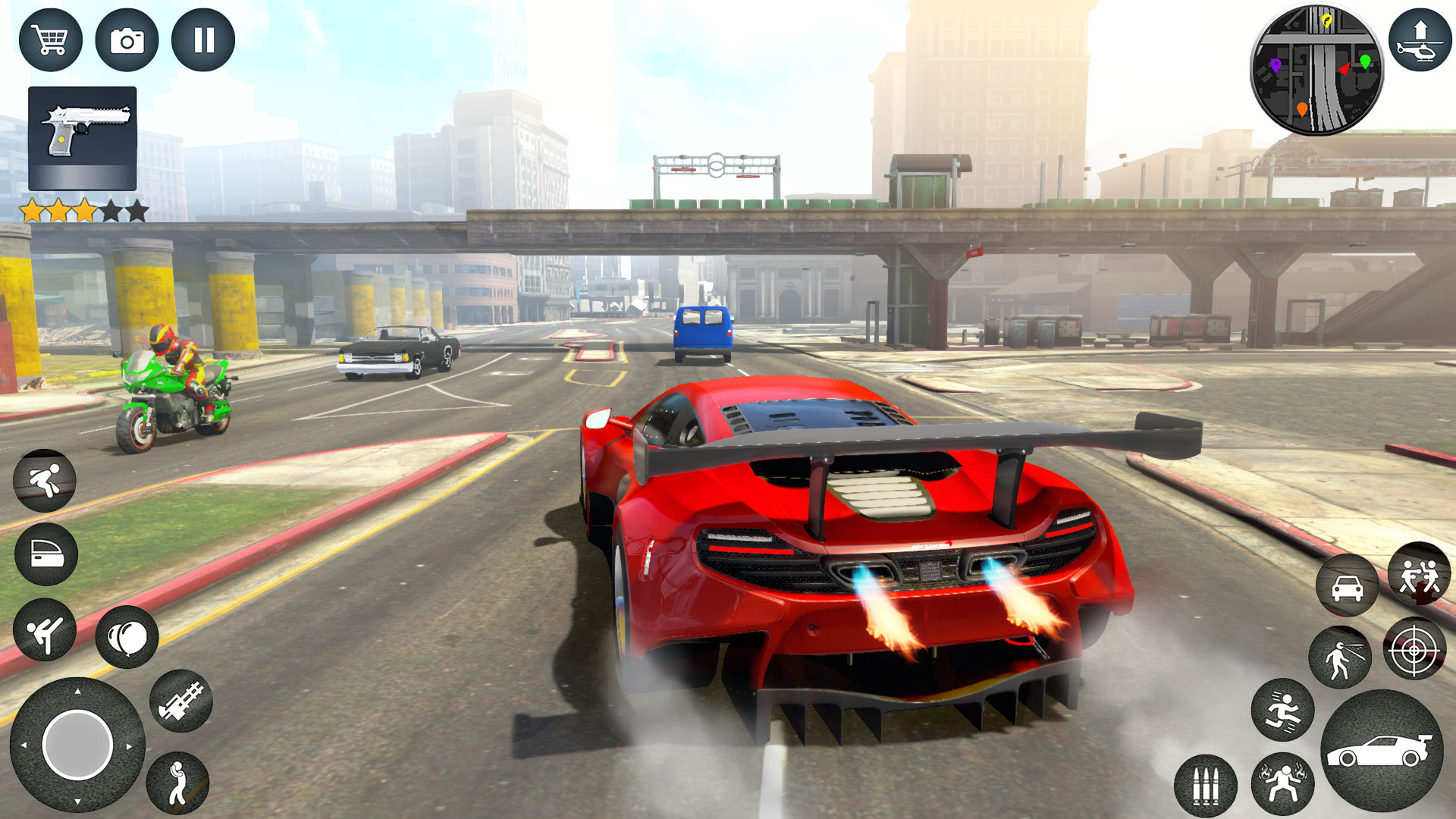Open the in-game shop cart
The width and height of the screenshot is (1456, 819).
pyautogui.click(x=51, y=39)
